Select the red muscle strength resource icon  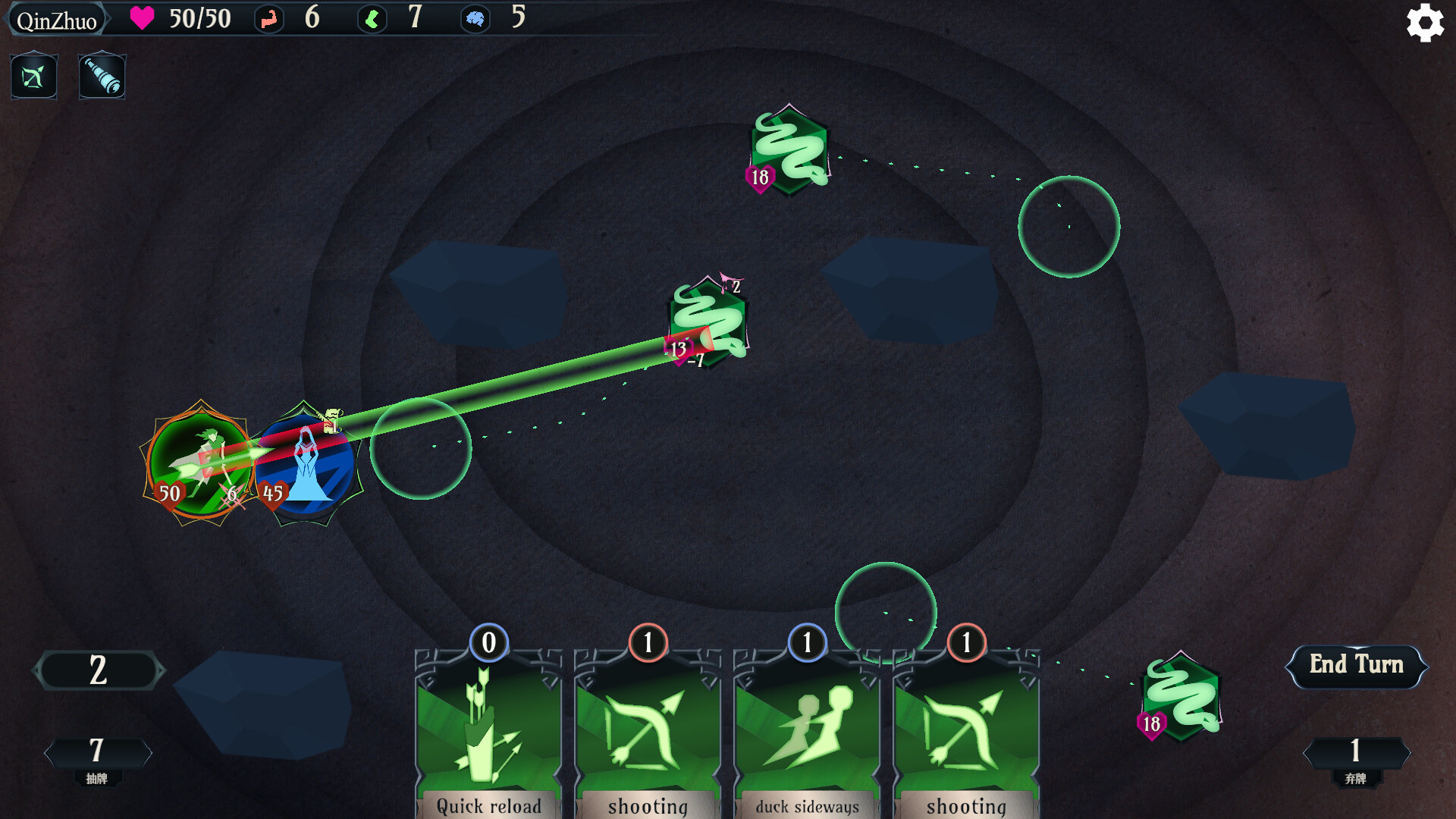(x=269, y=19)
